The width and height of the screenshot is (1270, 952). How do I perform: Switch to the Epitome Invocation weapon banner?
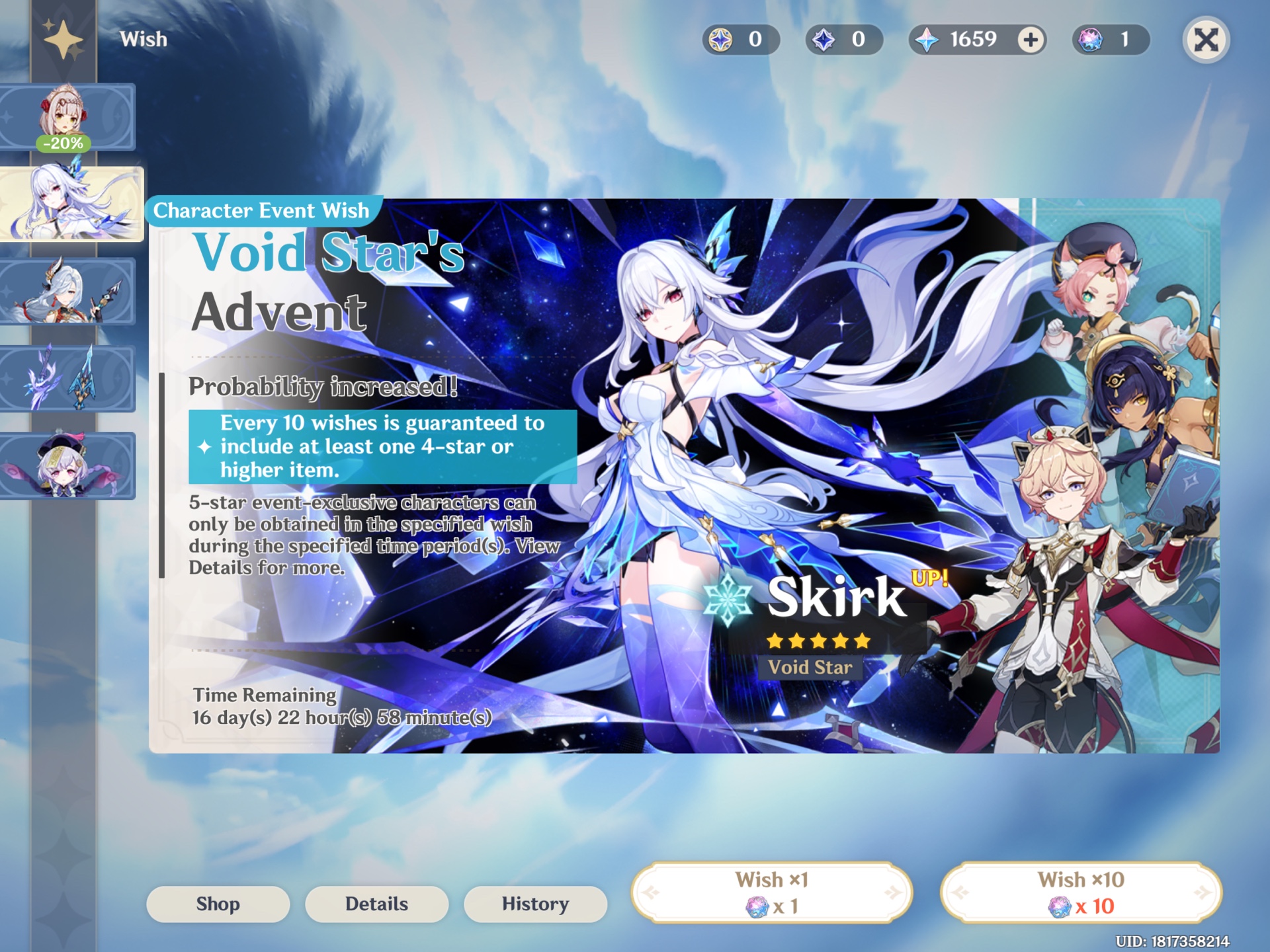click(68, 378)
